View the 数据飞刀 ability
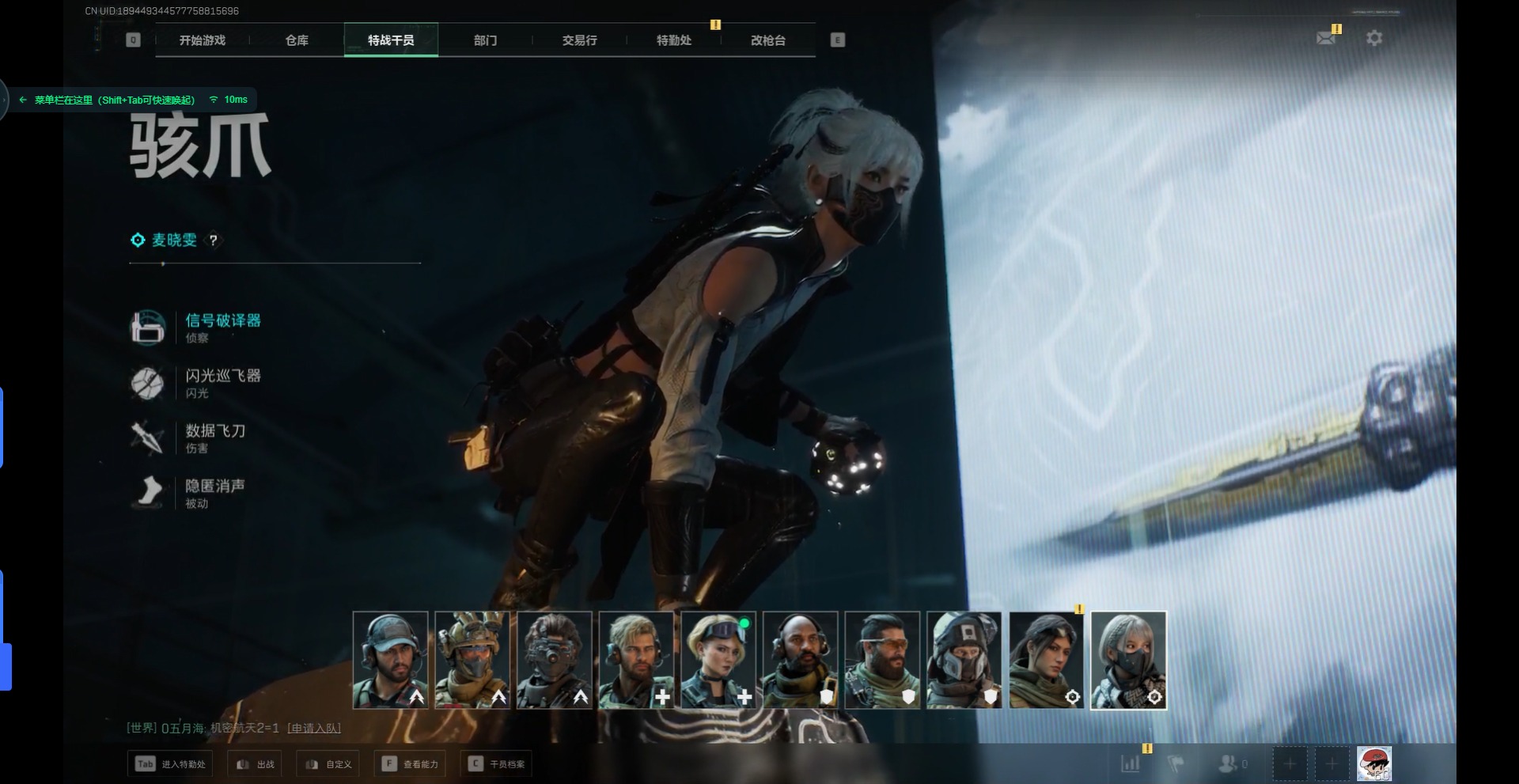 click(214, 432)
